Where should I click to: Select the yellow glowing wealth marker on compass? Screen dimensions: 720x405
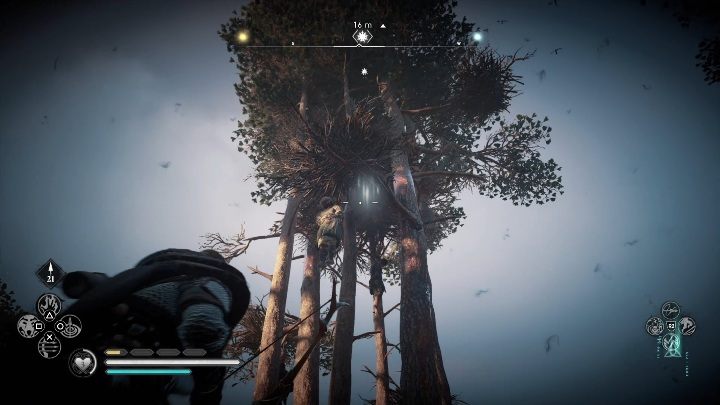pyautogui.click(x=243, y=36)
